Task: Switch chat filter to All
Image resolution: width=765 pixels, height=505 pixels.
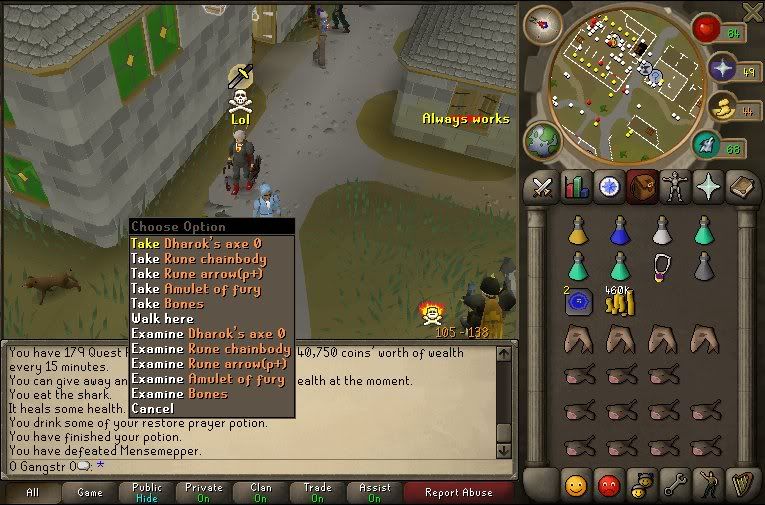Action: click(32, 492)
